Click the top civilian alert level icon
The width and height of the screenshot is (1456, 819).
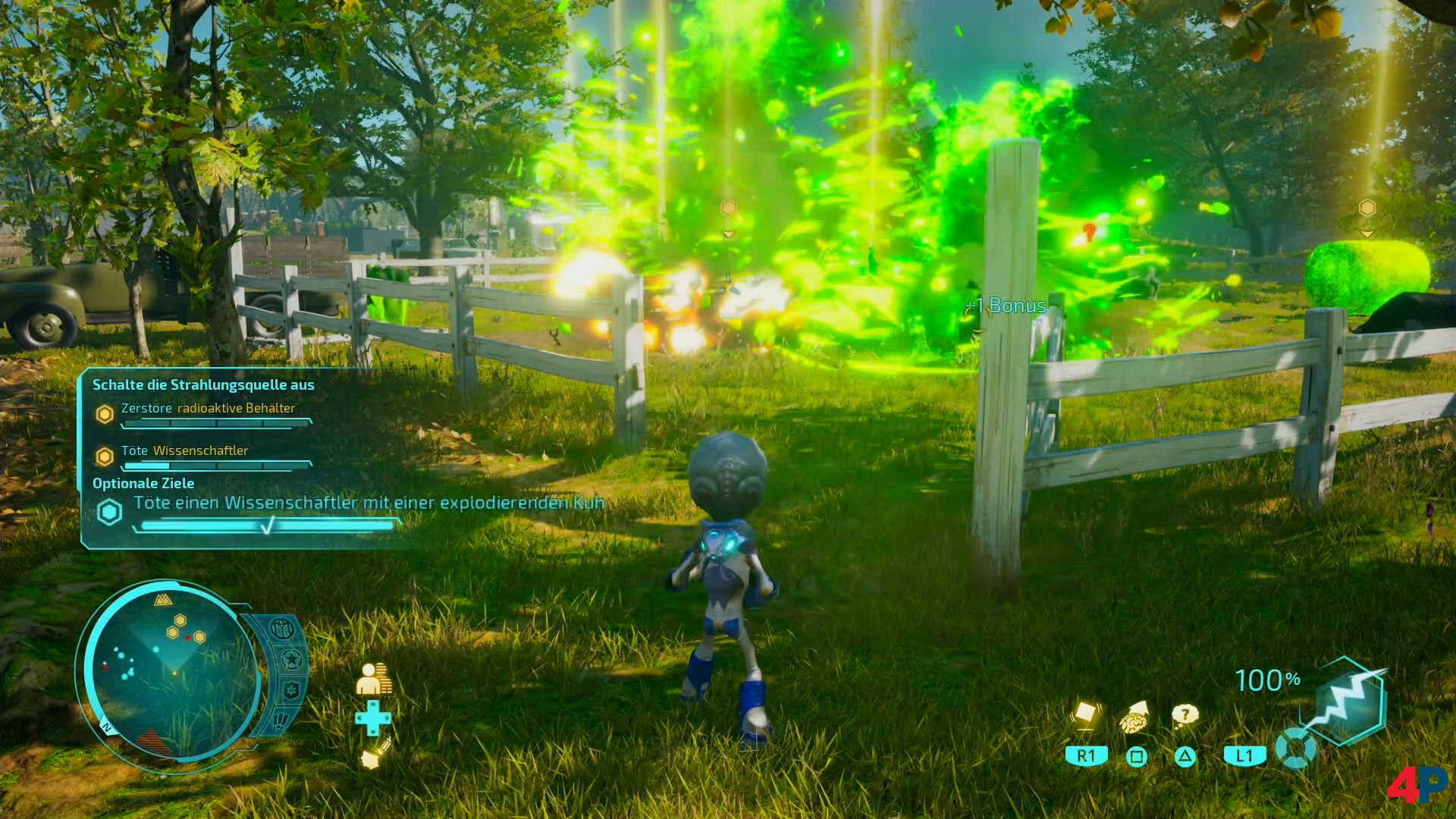(x=281, y=629)
